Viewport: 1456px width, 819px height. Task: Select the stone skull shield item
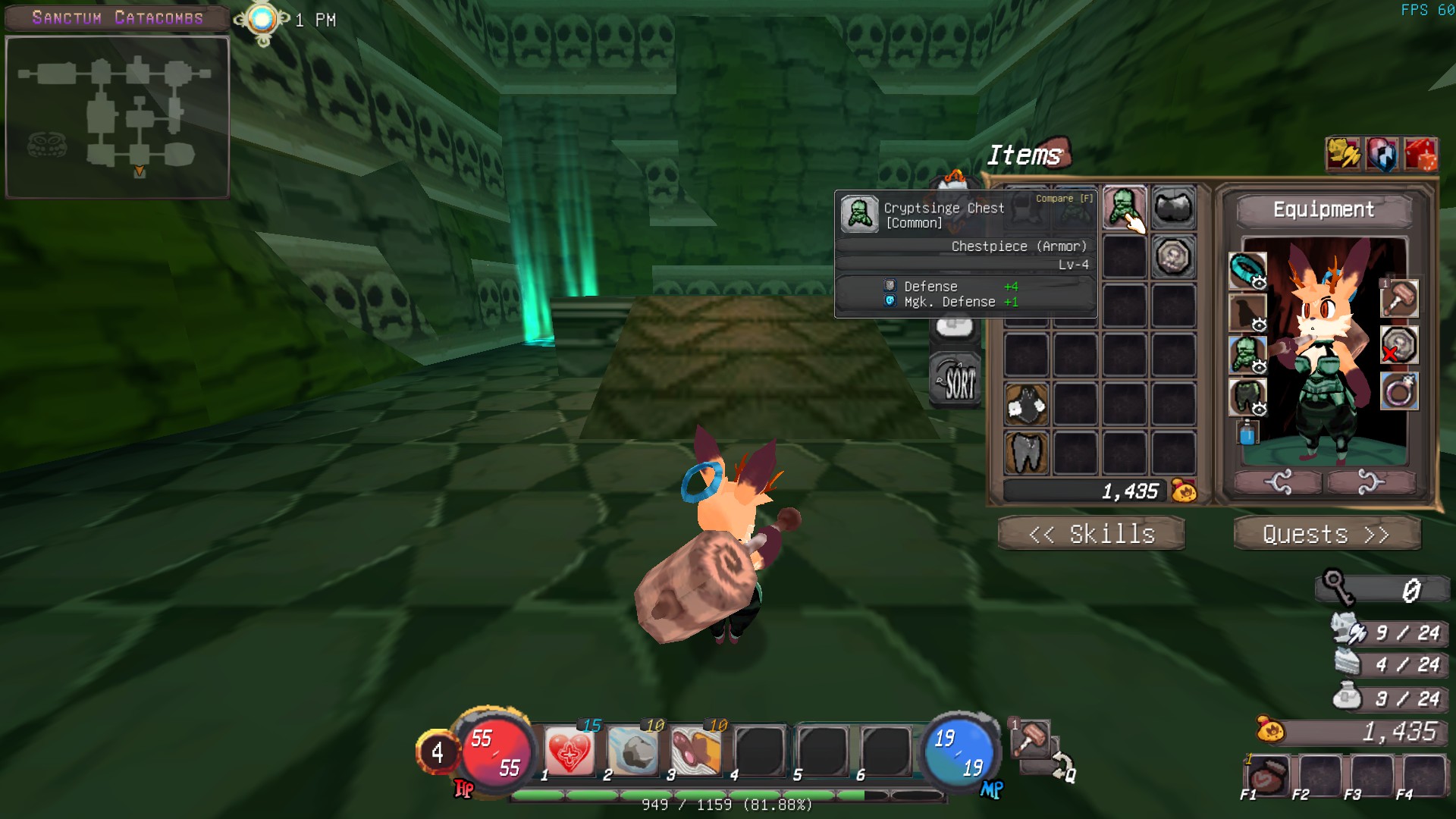pyautogui.click(x=1173, y=256)
